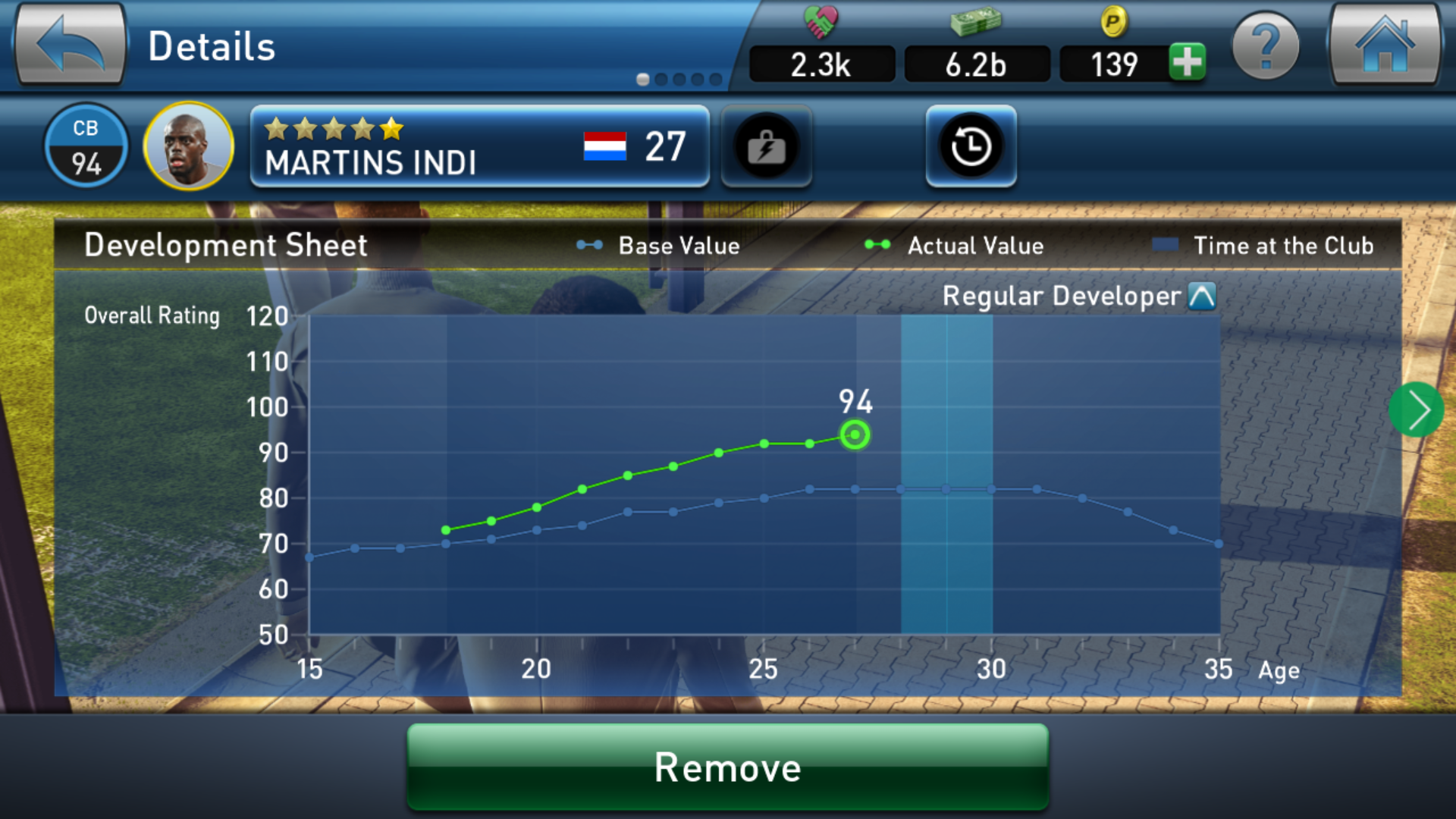
Task: Add premium coins with the green plus
Action: (1187, 62)
